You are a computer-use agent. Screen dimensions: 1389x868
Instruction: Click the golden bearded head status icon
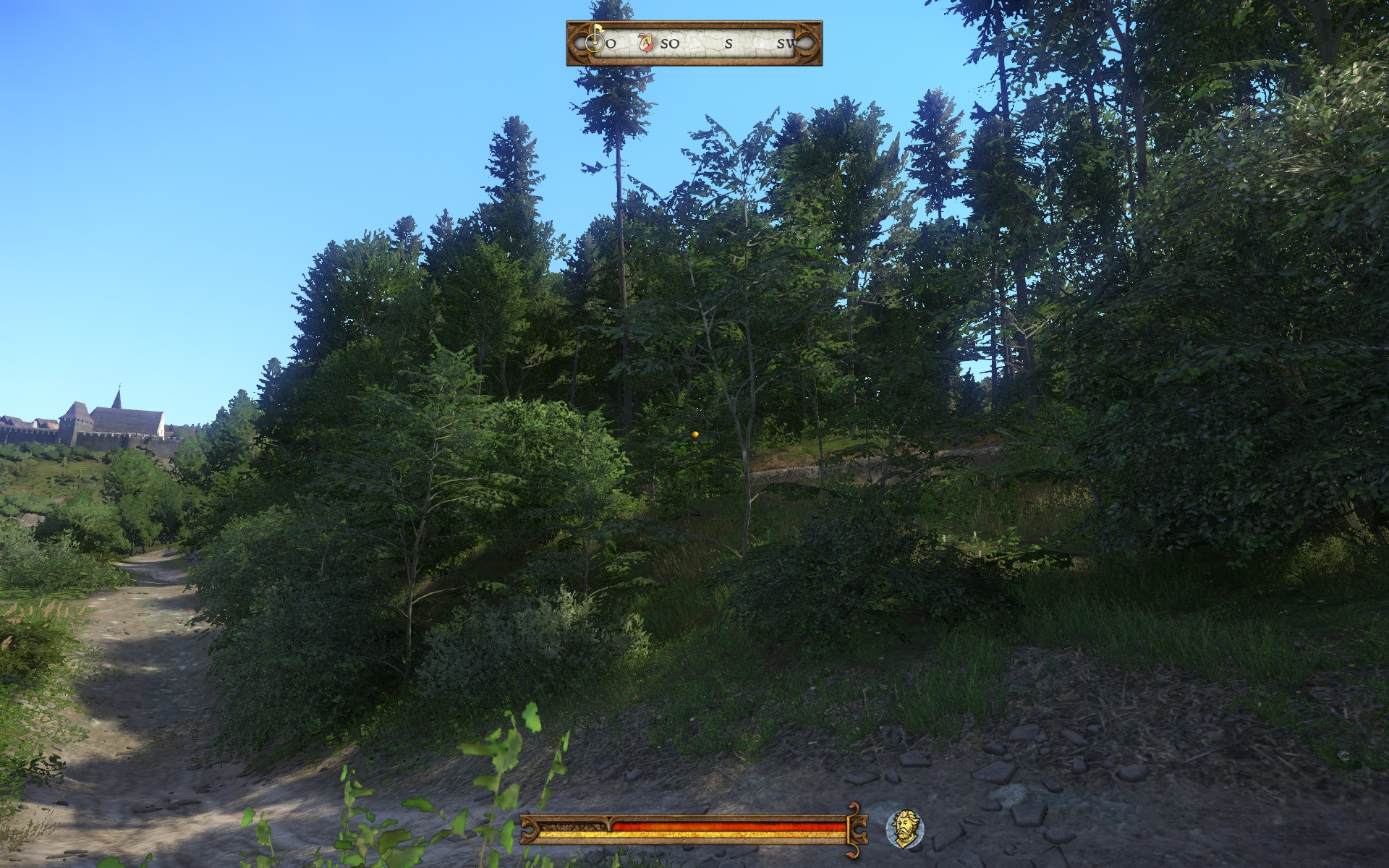[x=904, y=827]
